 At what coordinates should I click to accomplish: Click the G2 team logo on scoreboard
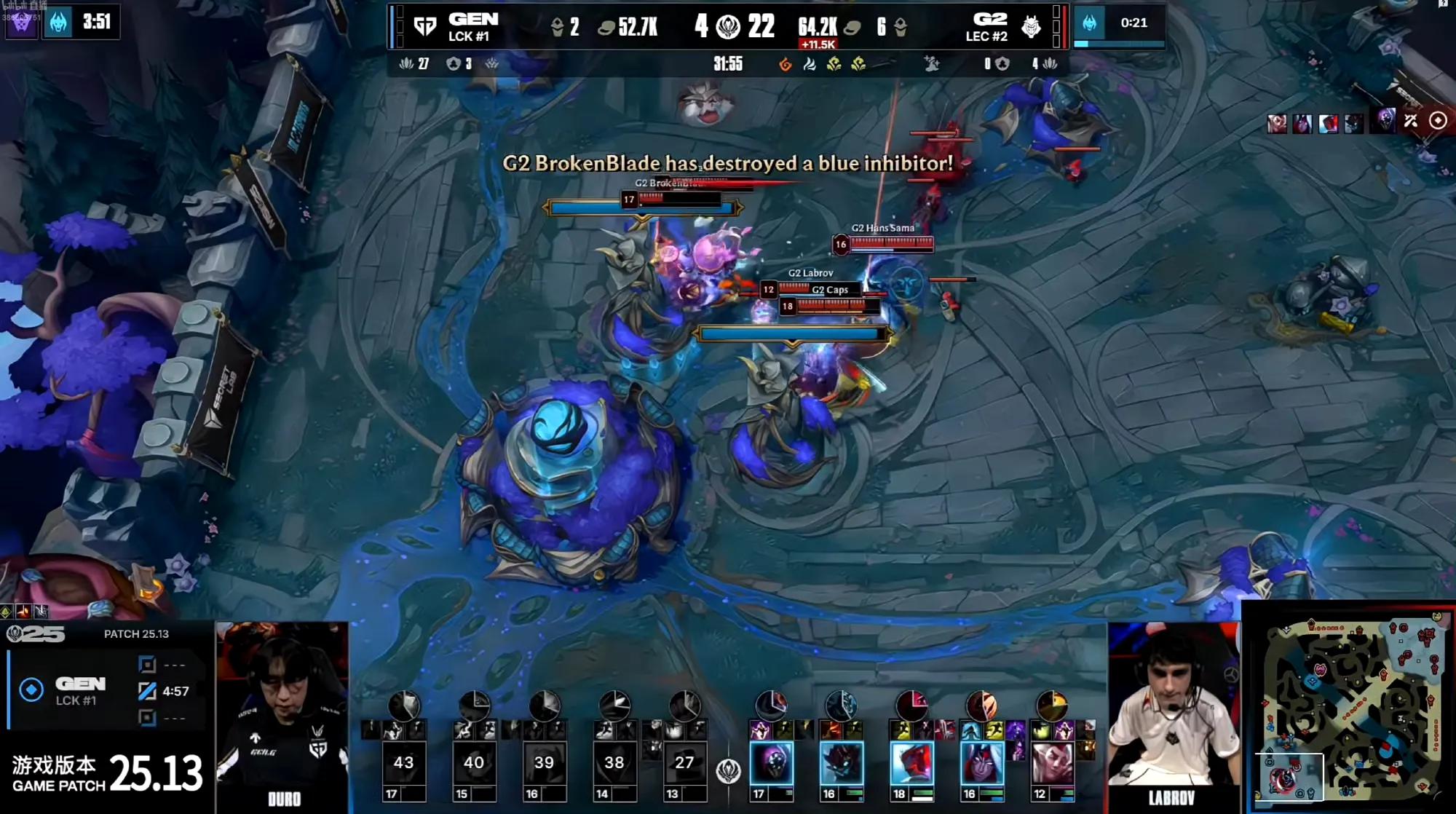click(1031, 28)
